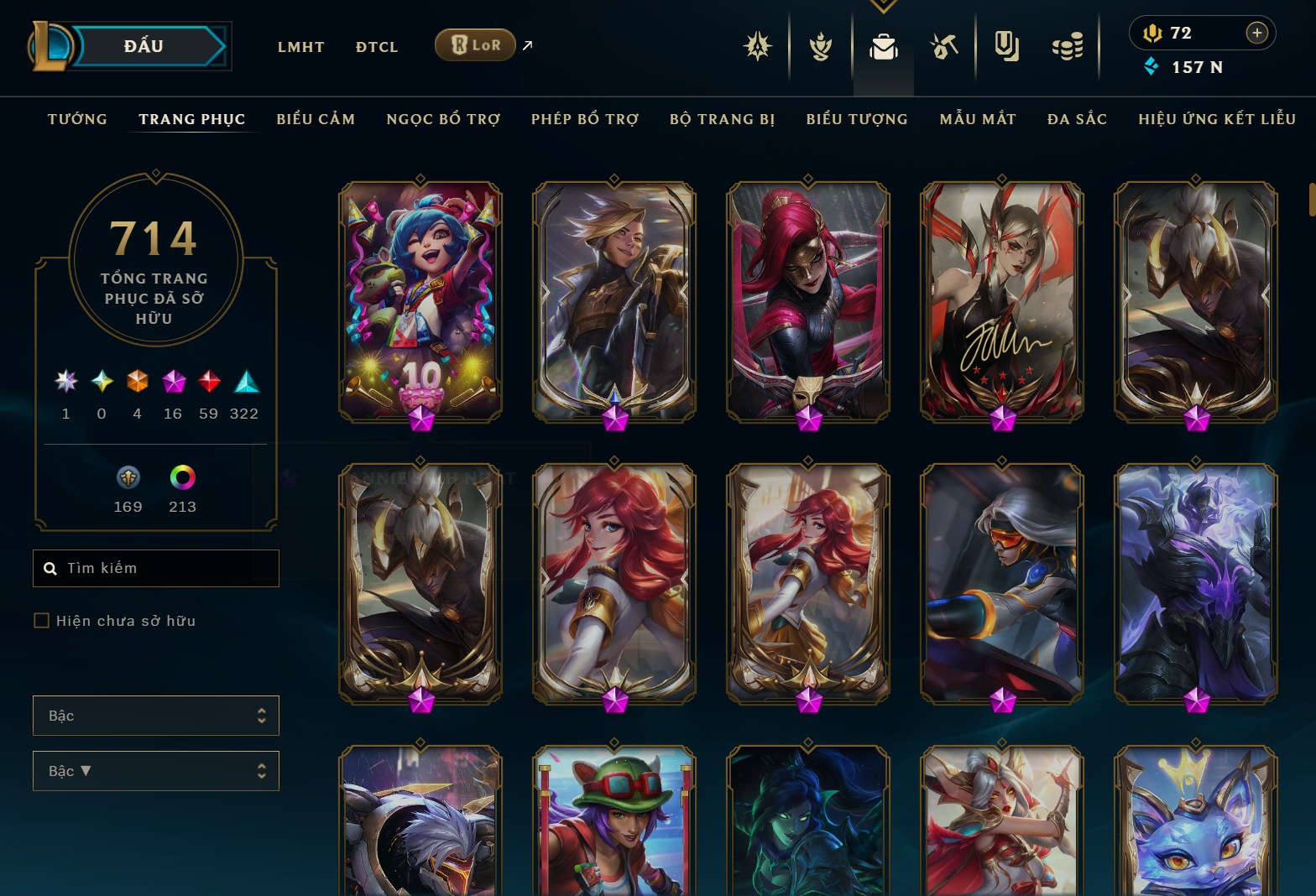
Task: Switch to the TƯỚNG tab
Action: click(77, 119)
